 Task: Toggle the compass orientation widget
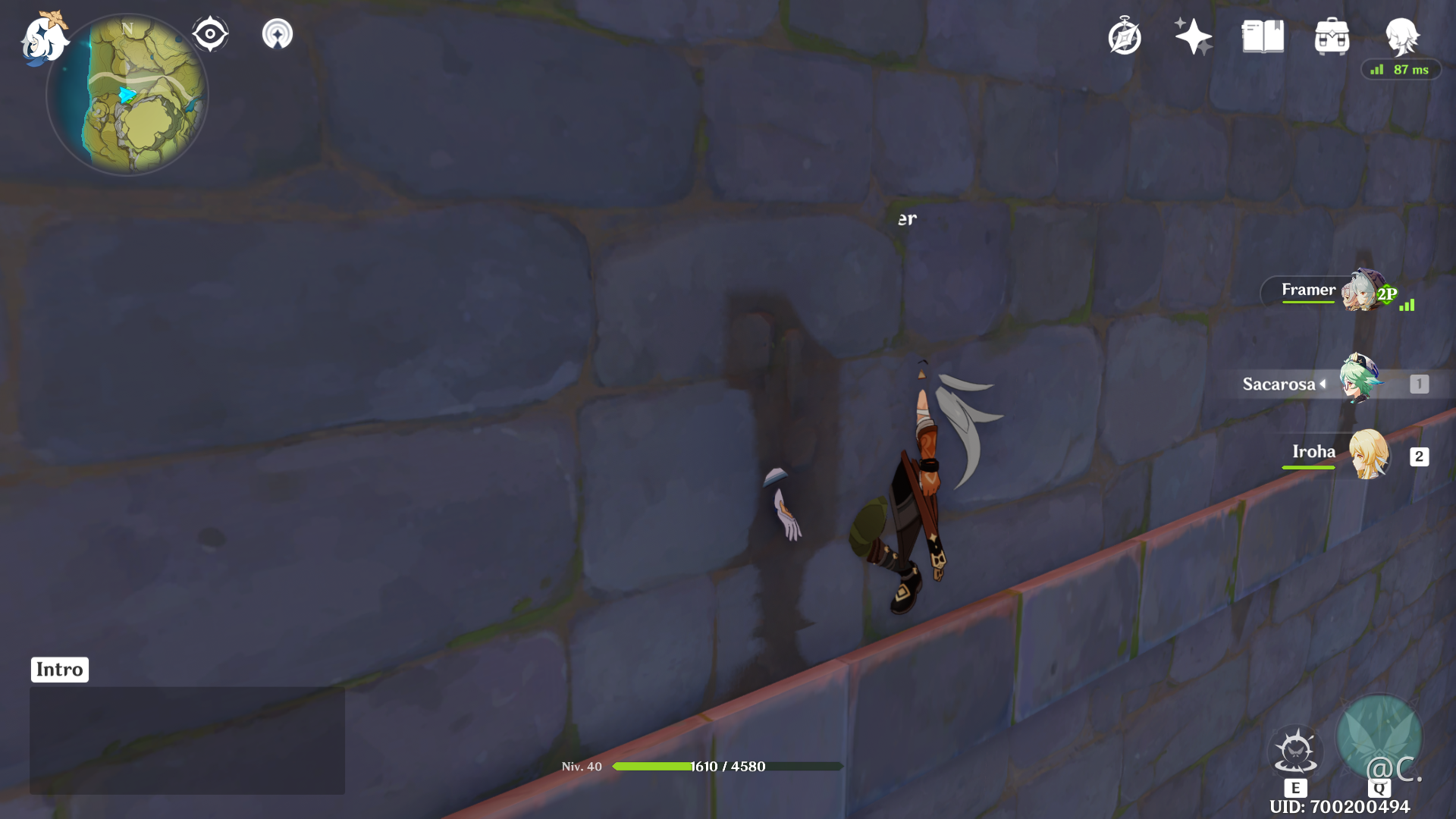[210, 32]
